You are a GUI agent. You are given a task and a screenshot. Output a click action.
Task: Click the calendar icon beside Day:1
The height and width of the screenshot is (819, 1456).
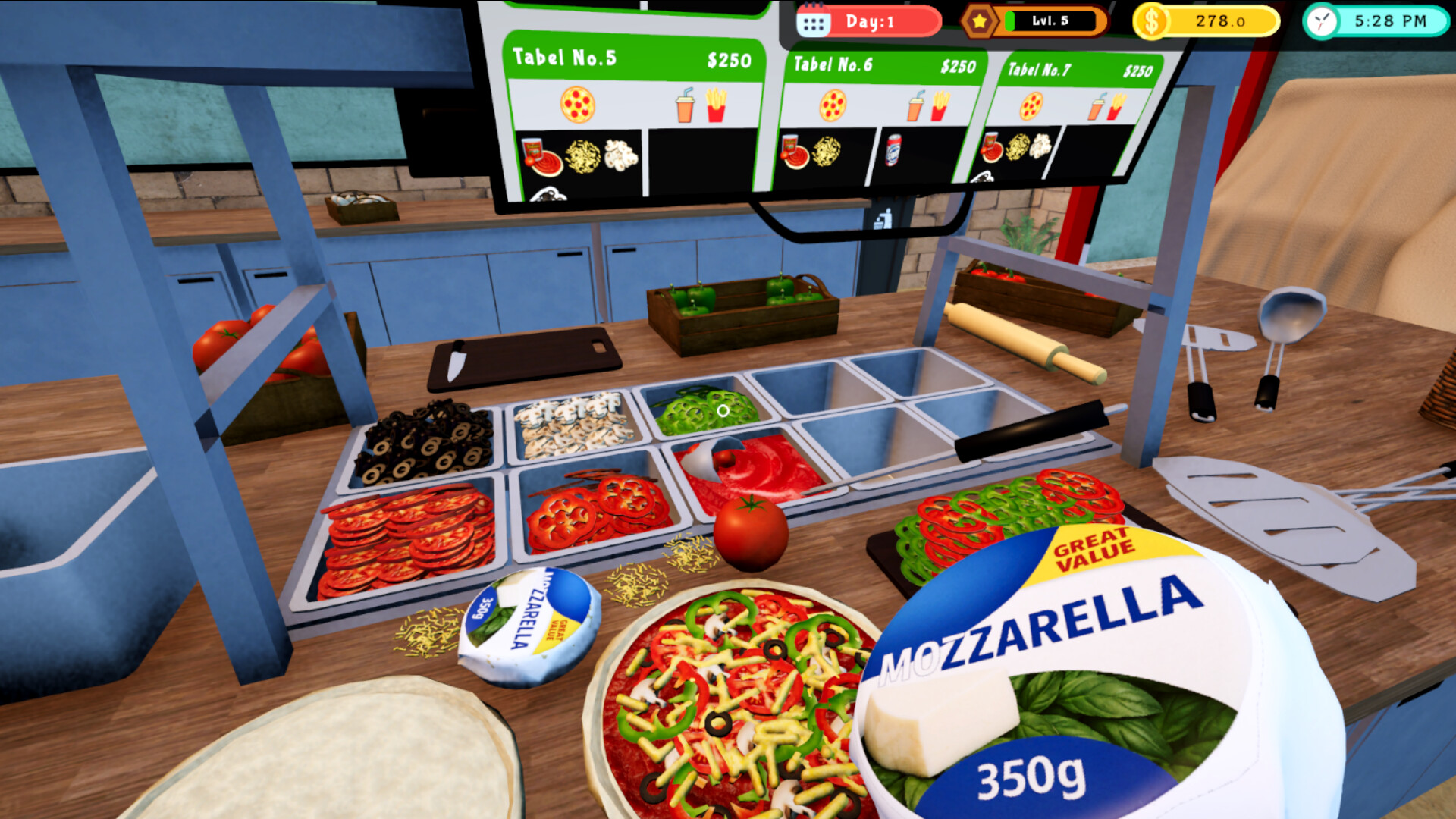(814, 21)
